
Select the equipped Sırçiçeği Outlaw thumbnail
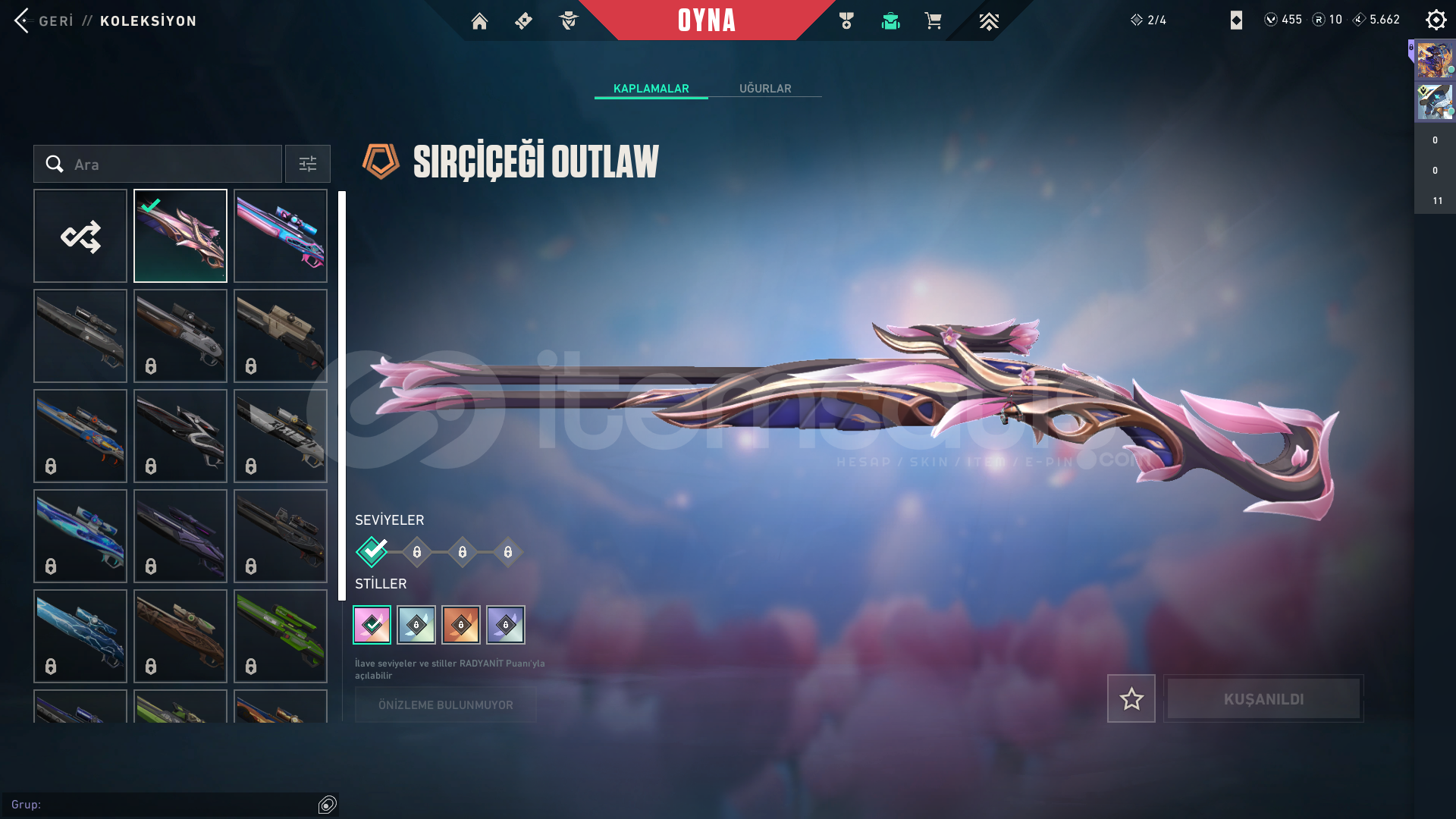[x=180, y=237]
